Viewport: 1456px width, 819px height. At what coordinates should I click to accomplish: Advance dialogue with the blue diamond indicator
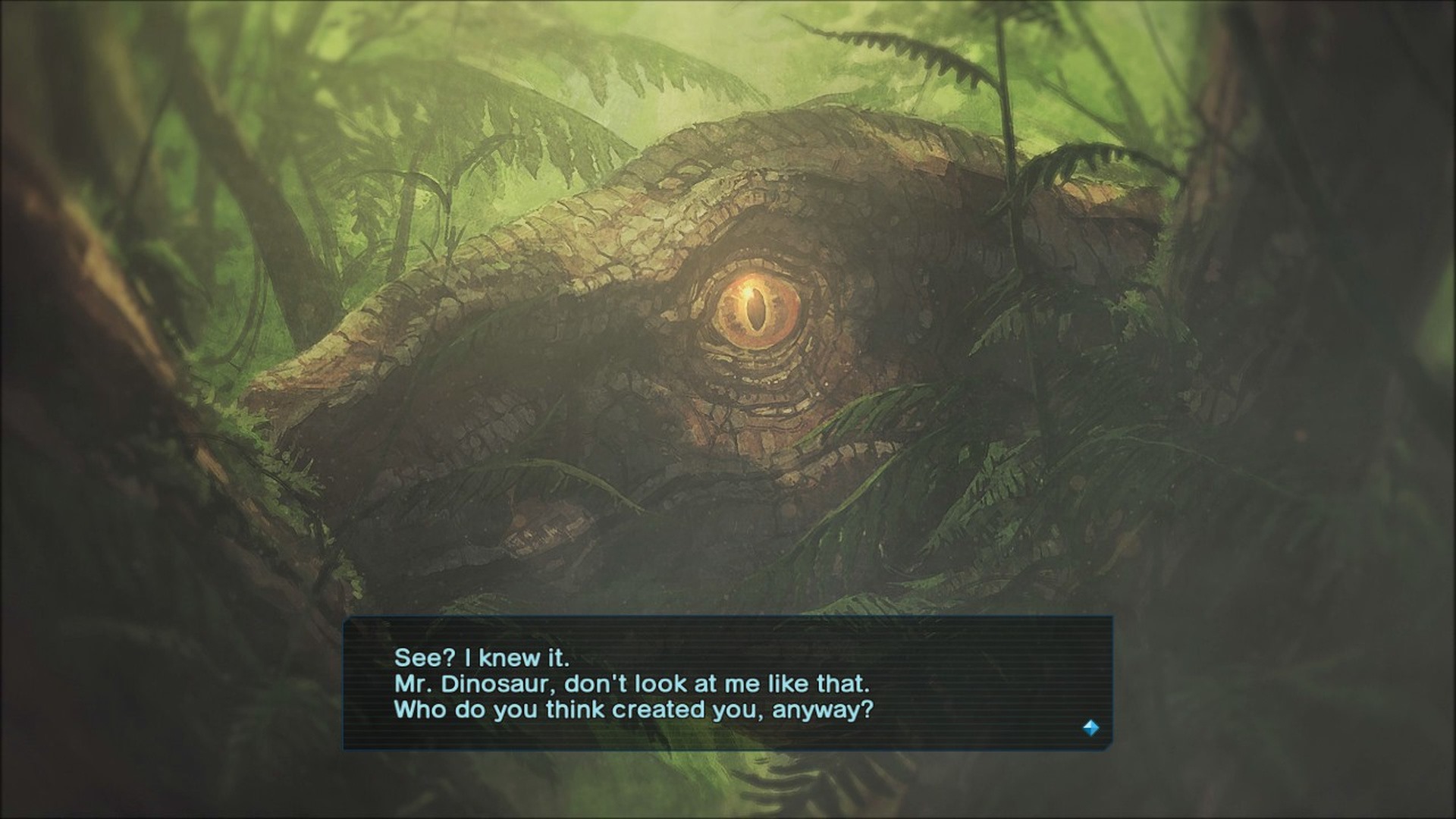pyautogui.click(x=1090, y=728)
